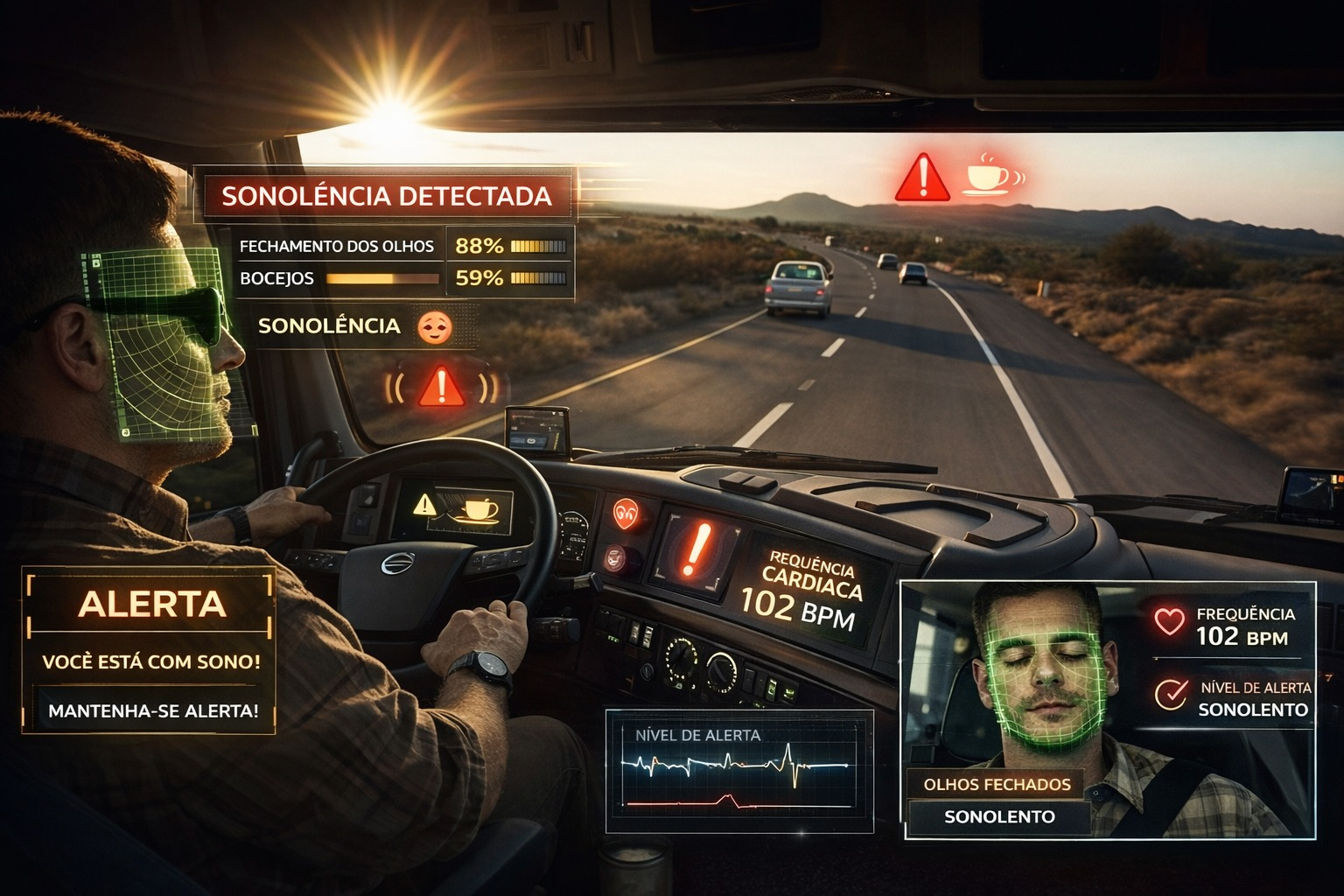Select the Sonolento status box under the camera

tap(999, 817)
